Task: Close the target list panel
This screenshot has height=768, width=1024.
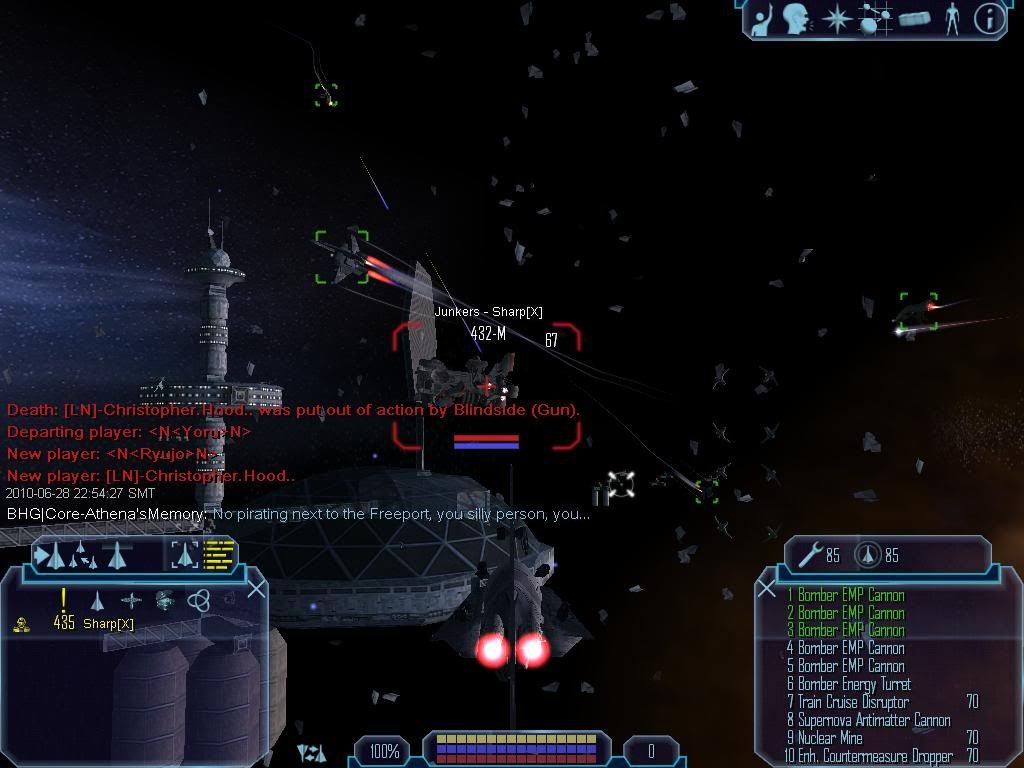Action: 256,588
